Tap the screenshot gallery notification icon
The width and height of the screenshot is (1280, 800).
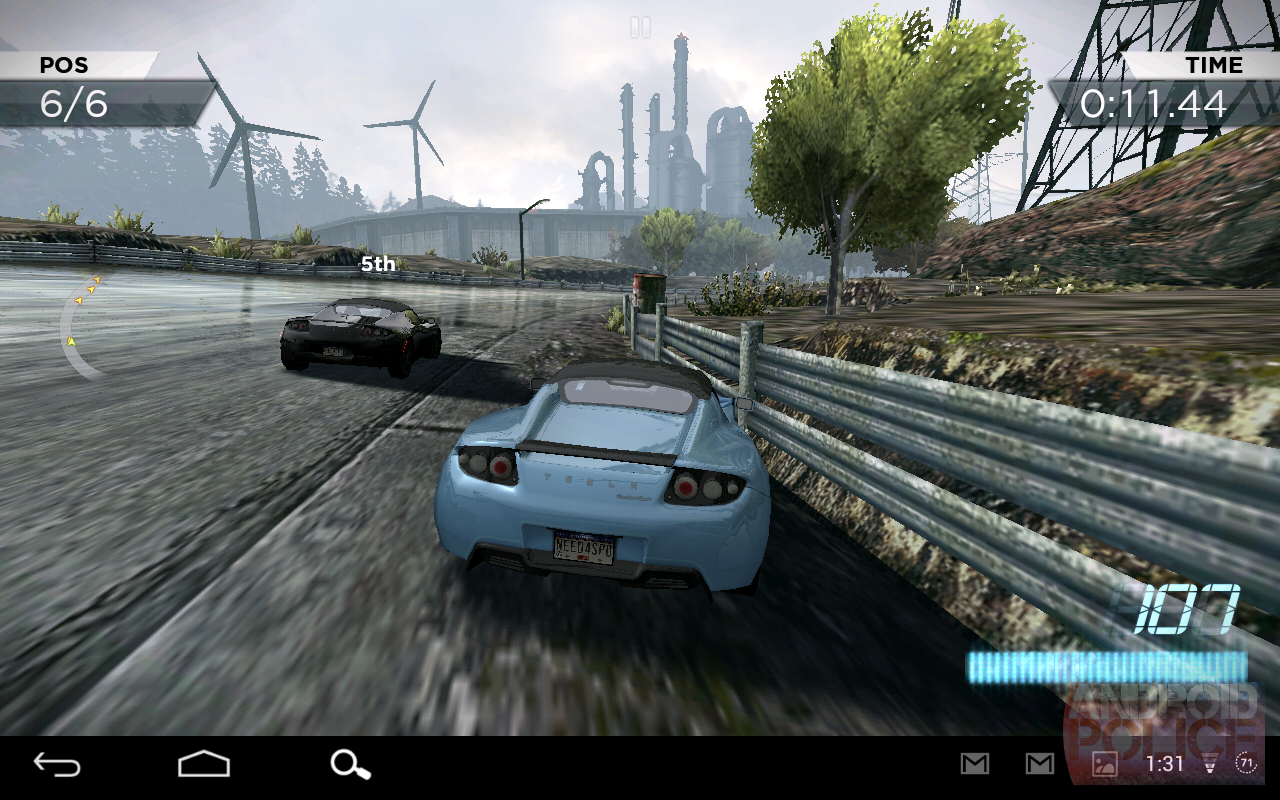tap(1103, 765)
